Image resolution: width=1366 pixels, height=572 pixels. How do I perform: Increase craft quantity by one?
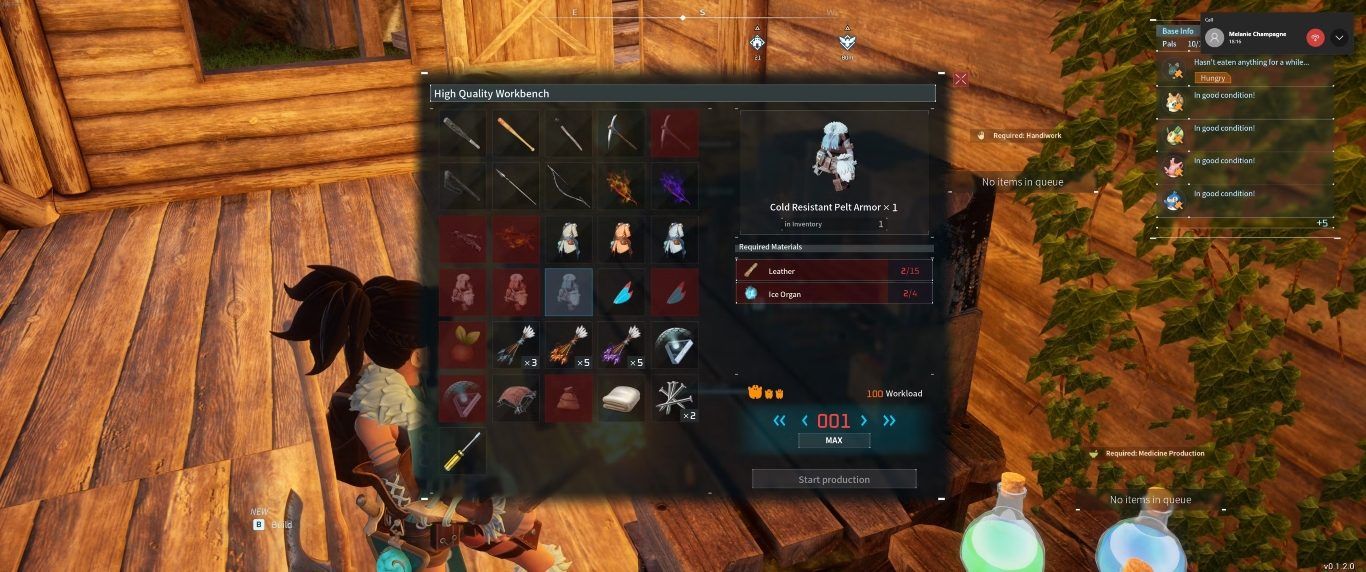click(863, 421)
